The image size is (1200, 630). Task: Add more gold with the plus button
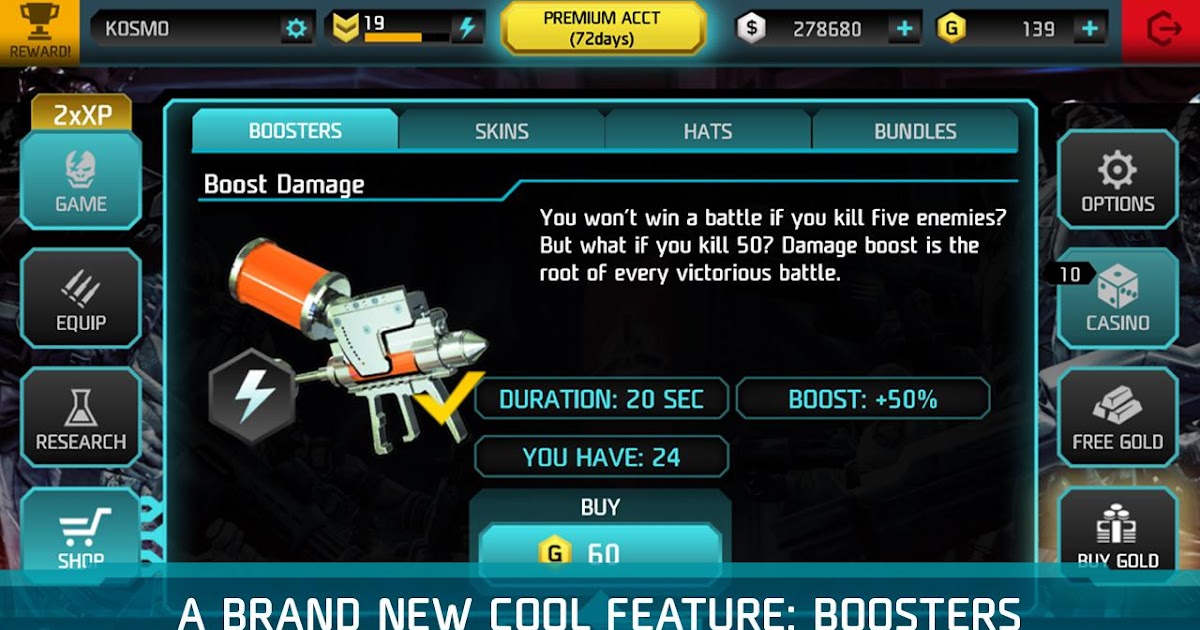[x=1089, y=29]
